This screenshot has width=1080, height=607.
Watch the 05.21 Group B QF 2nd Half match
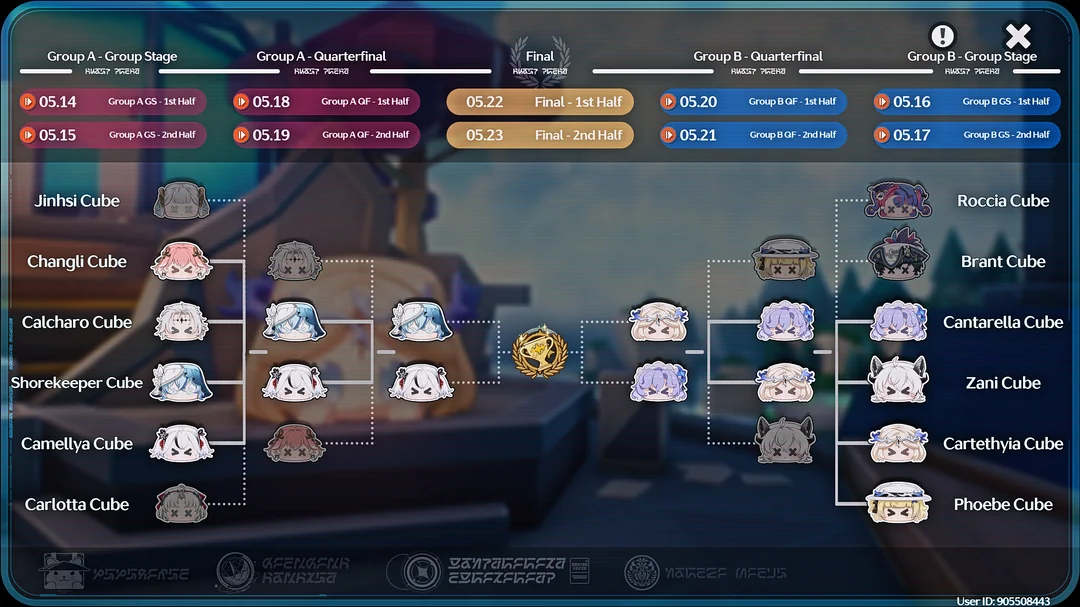753,135
